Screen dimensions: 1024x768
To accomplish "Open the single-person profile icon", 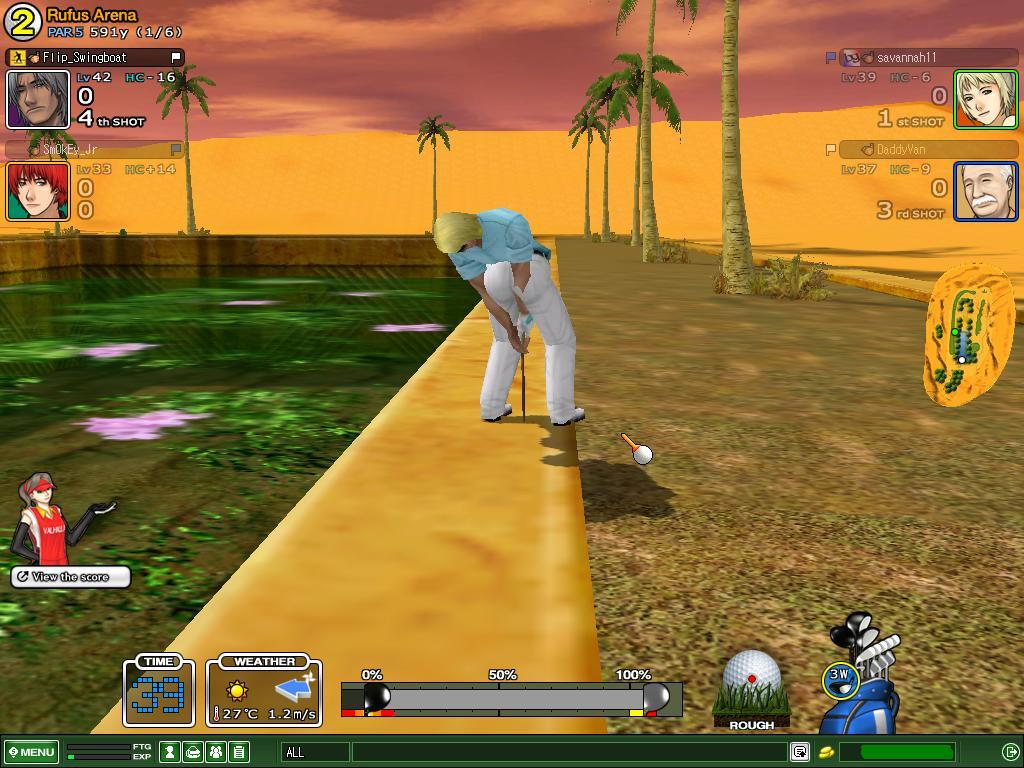I will click(x=171, y=752).
